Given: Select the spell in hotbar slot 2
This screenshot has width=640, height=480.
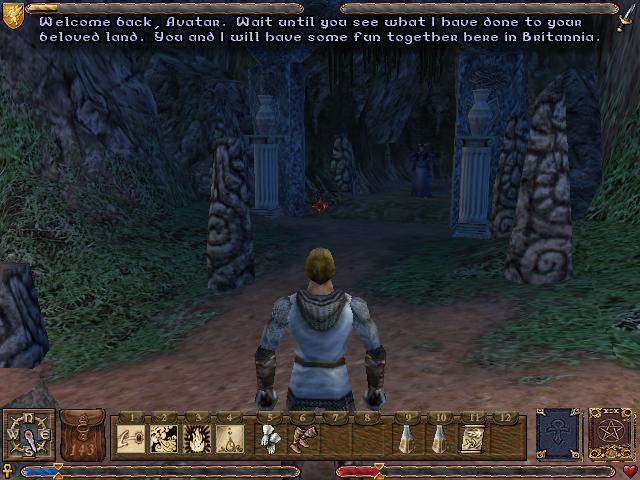Looking at the screenshot, I should (165, 437).
